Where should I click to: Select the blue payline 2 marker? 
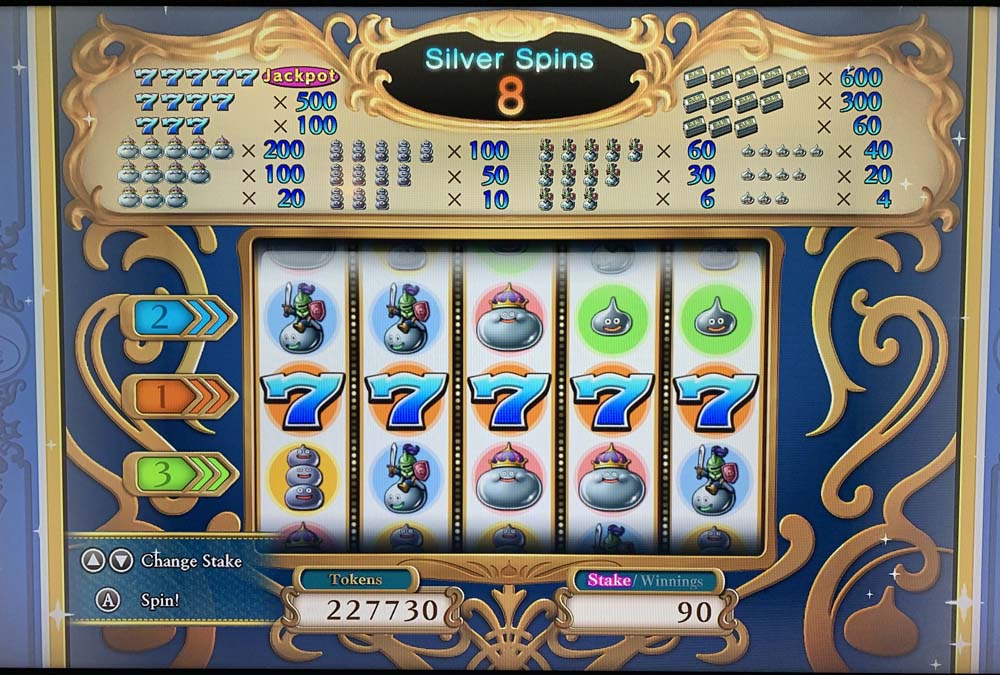(178, 318)
